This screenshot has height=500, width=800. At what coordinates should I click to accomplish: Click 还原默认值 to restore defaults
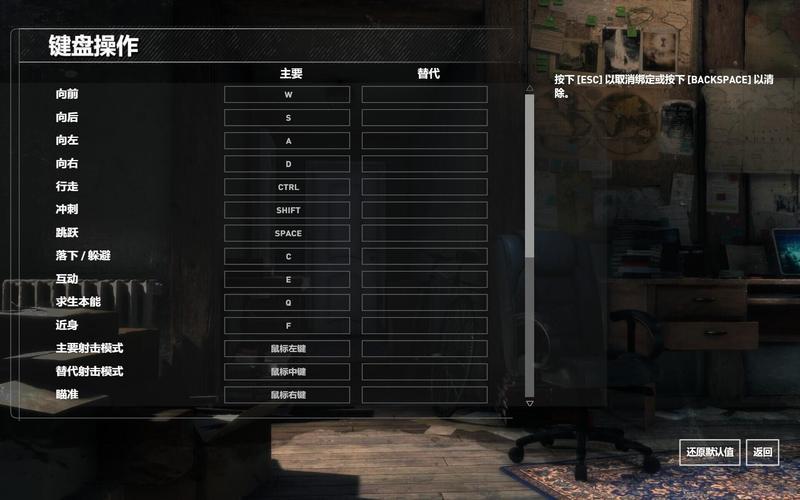pos(710,452)
